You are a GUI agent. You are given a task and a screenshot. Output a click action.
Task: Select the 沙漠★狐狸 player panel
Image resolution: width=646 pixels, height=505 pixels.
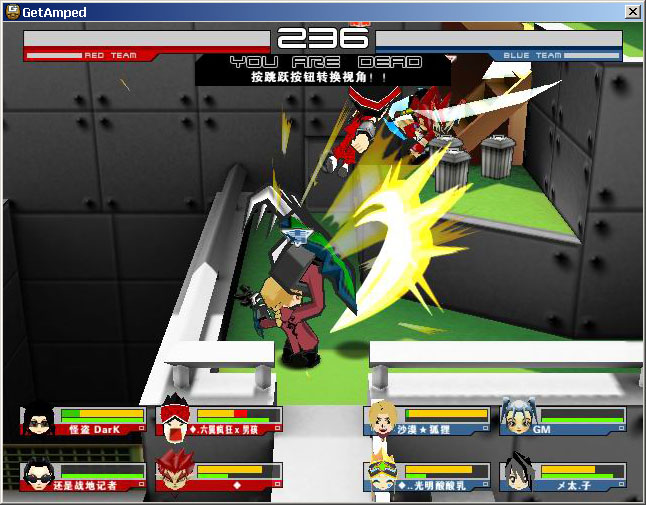(428, 420)
